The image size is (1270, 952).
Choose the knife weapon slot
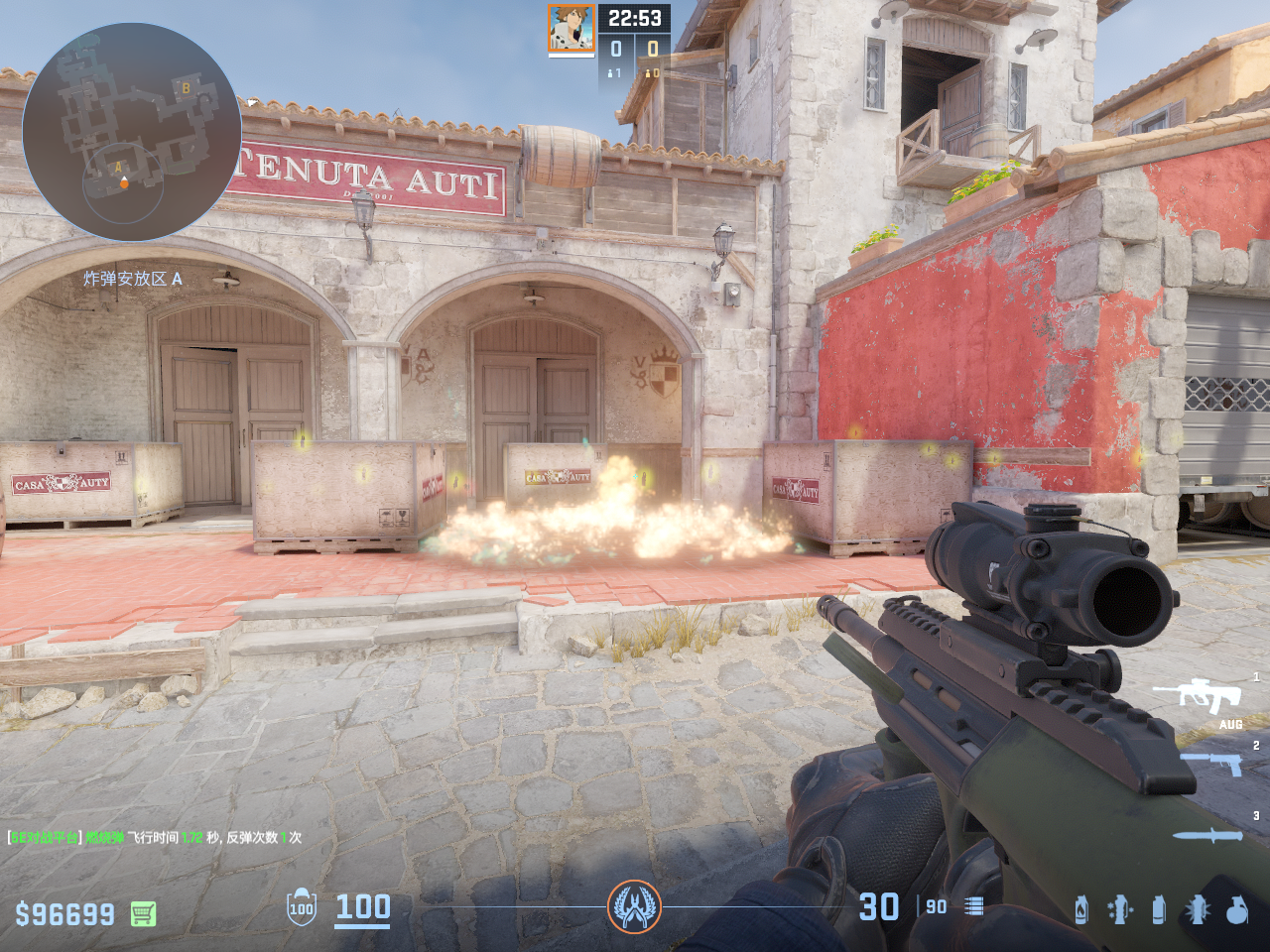pos(1207,835)
